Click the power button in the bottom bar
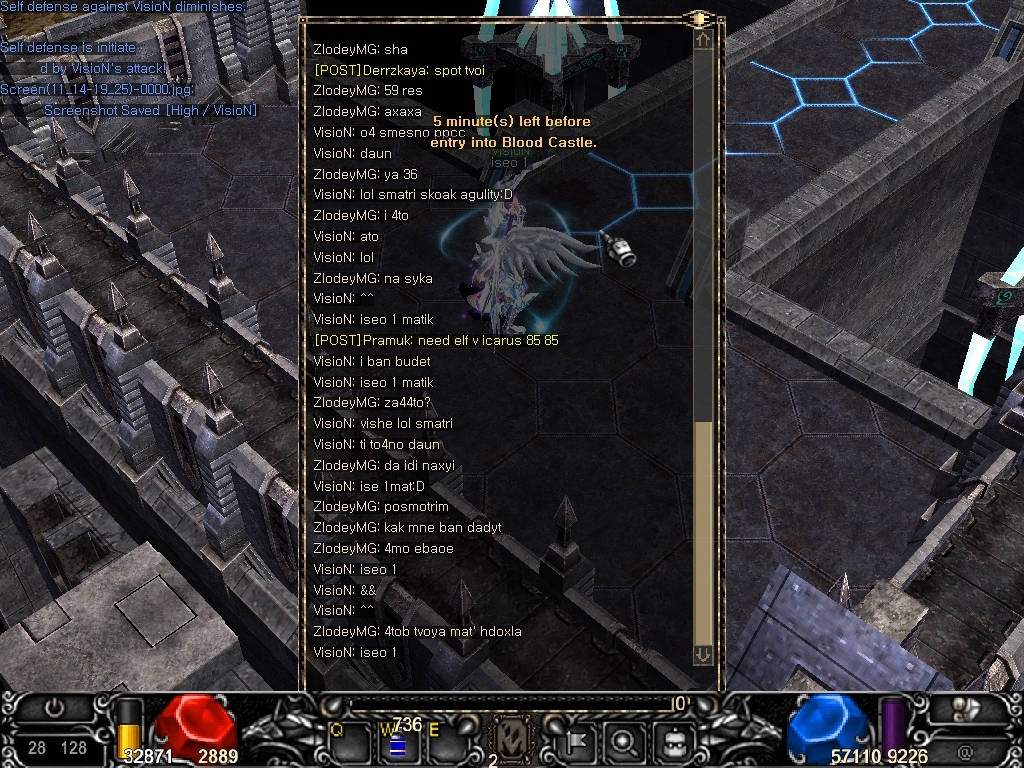This screenshot has width=1024, height=768. point(55,708)
